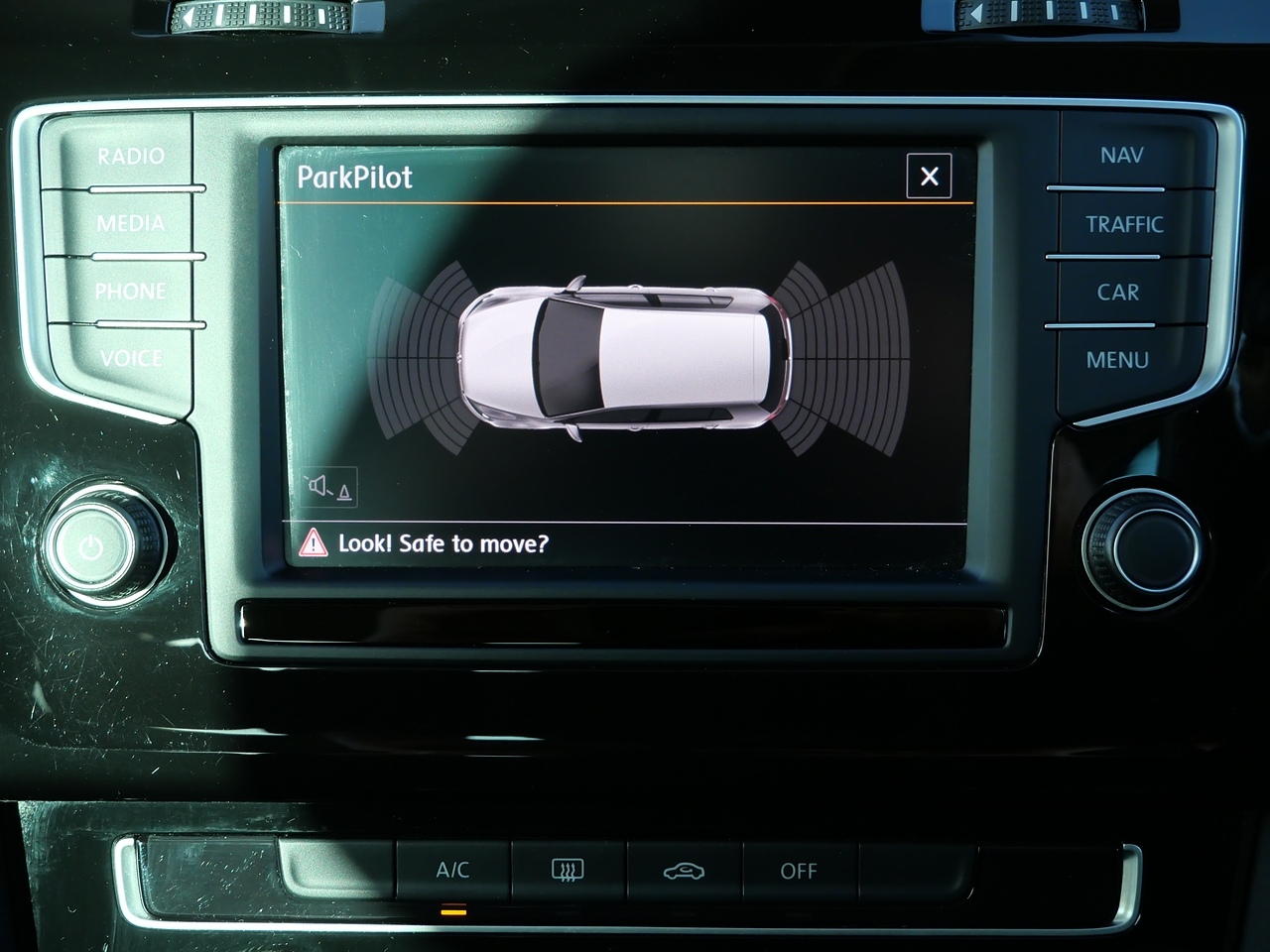Switch to MEDIA source
1270x952 pixels.
pyautogui.click(x=130, y=223)
